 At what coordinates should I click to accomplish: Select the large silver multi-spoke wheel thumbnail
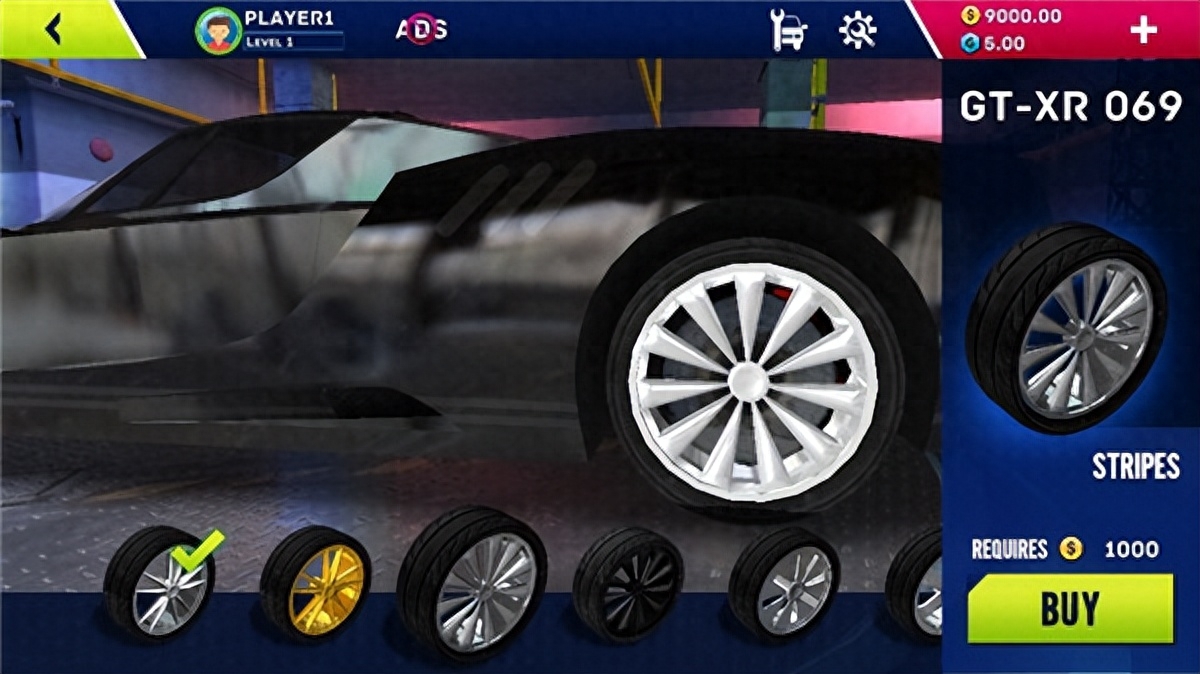coord(472,580)
